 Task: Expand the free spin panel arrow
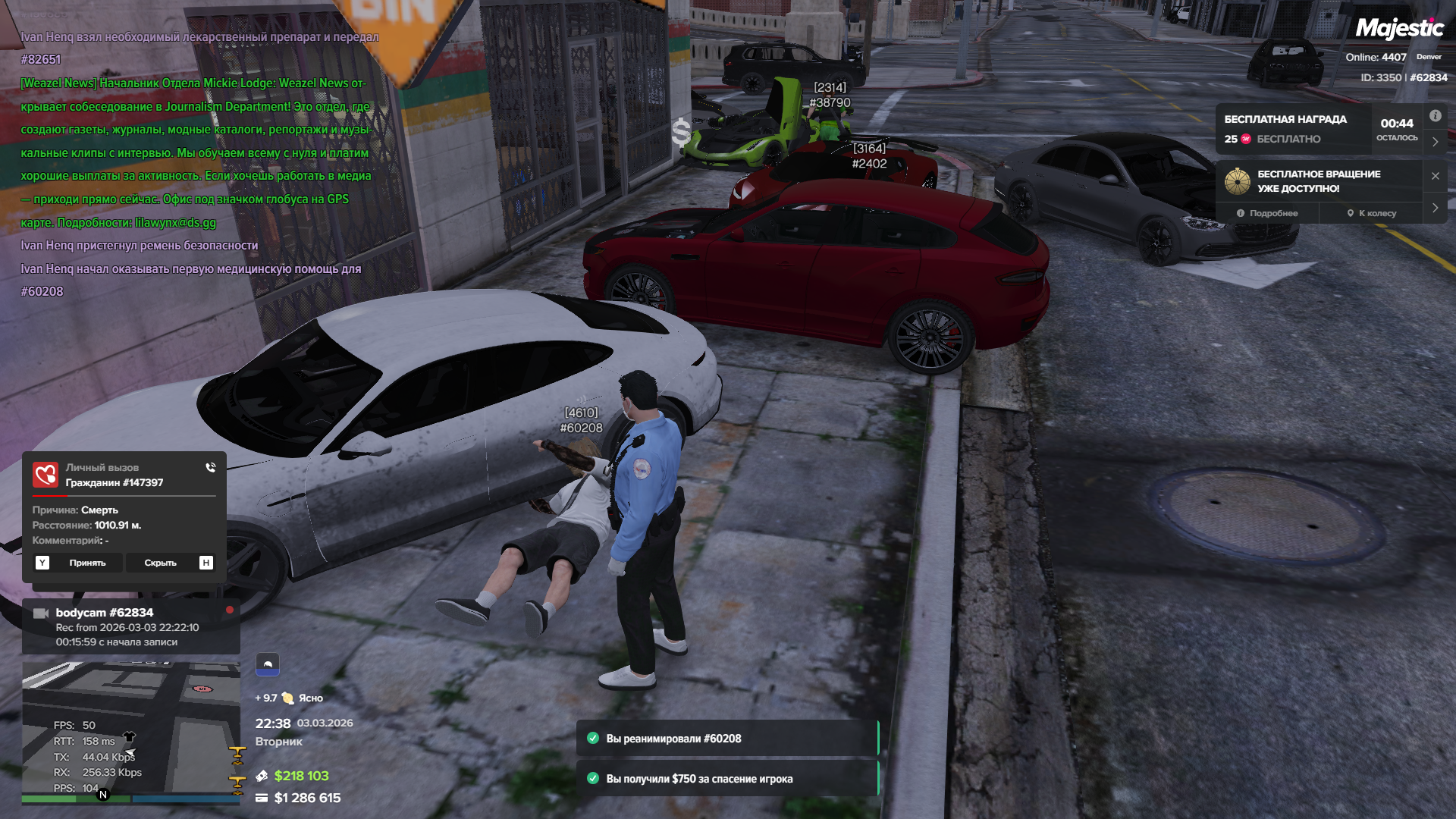(x=1435, y=208)
